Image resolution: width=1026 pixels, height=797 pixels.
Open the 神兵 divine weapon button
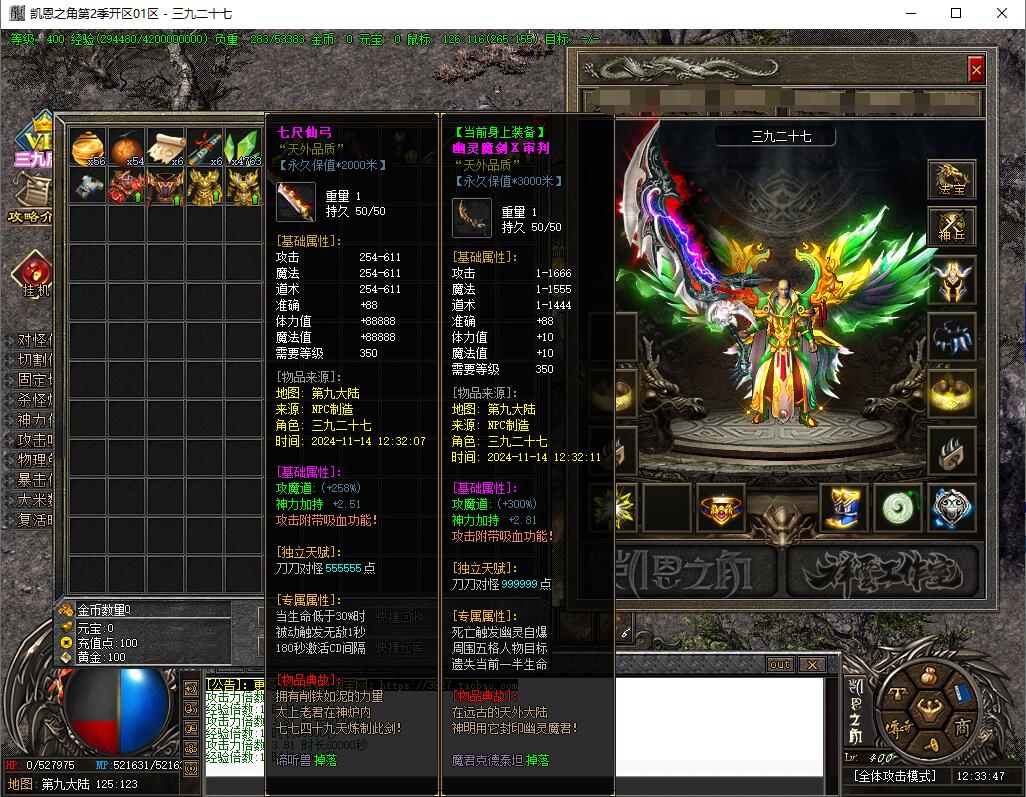pyautogui.click(x=951, y=228)
